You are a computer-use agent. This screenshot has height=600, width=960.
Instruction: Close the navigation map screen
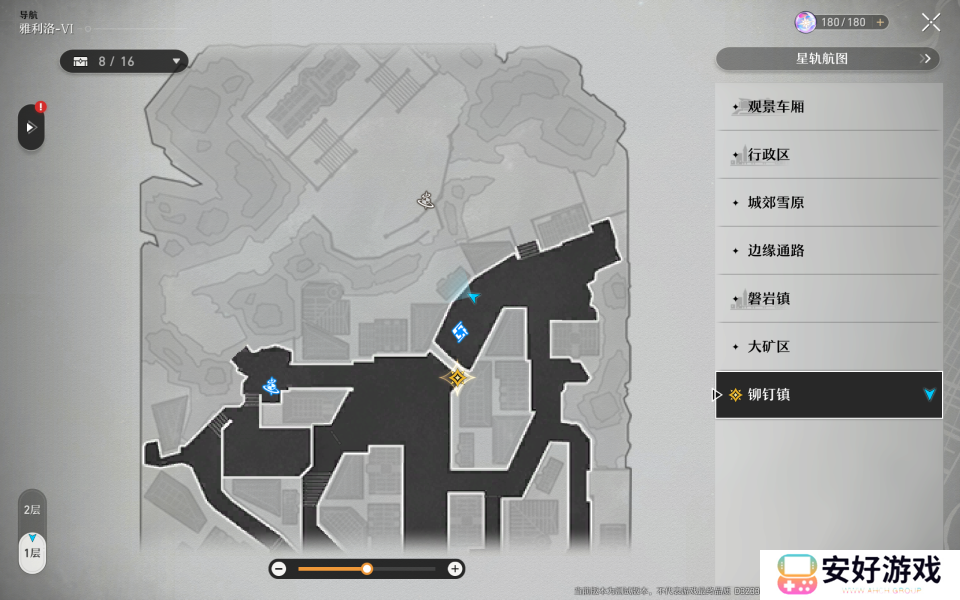(930, 23)
